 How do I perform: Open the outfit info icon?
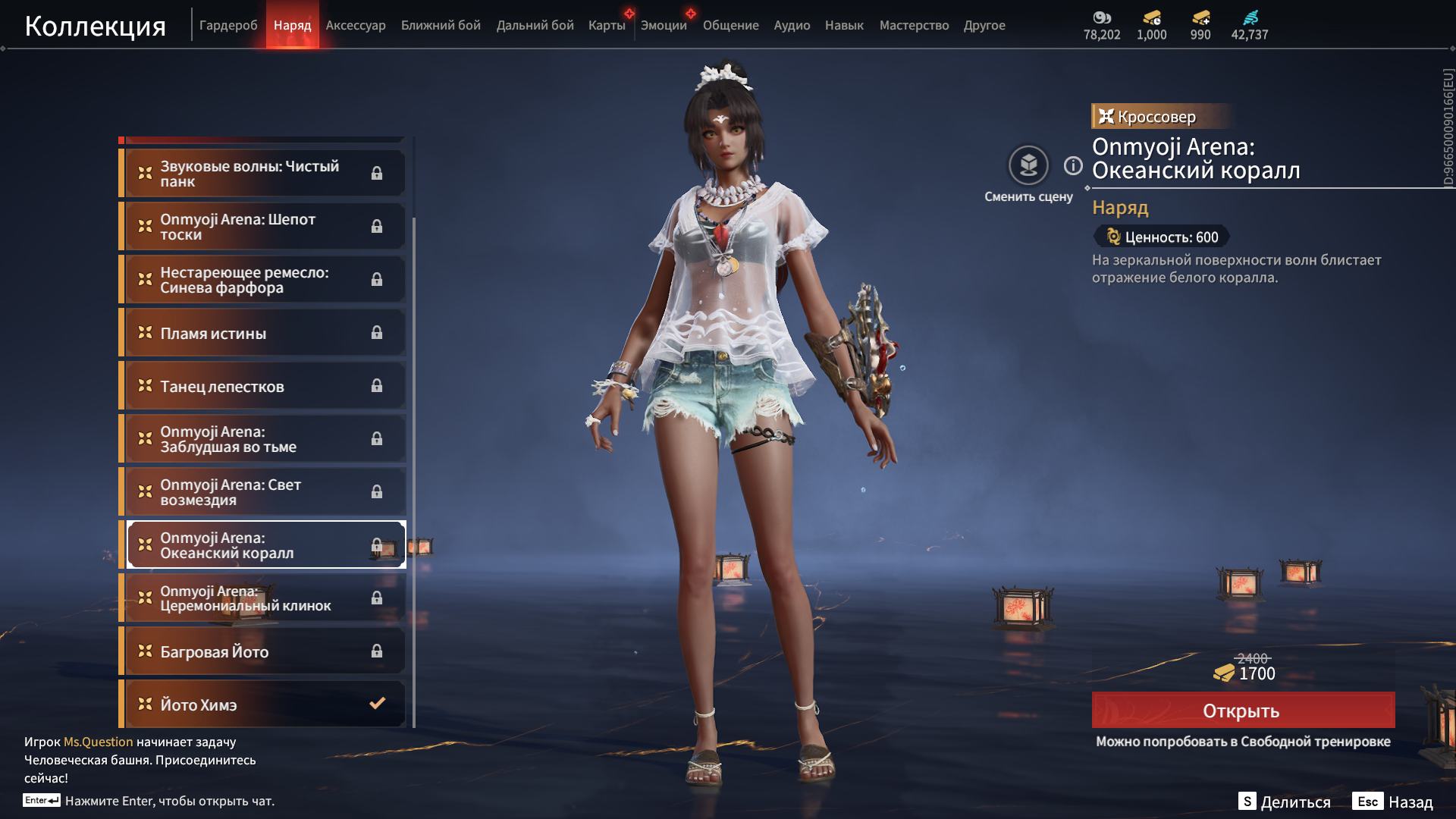[x=1073, y=165]
